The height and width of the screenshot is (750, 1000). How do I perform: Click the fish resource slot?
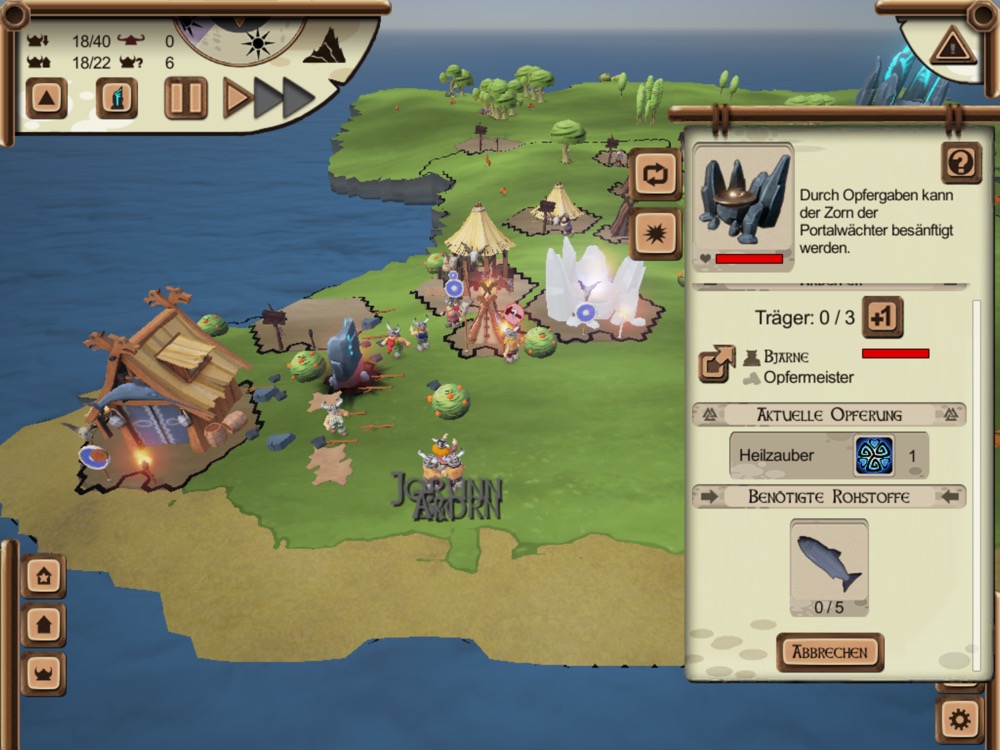829,566
